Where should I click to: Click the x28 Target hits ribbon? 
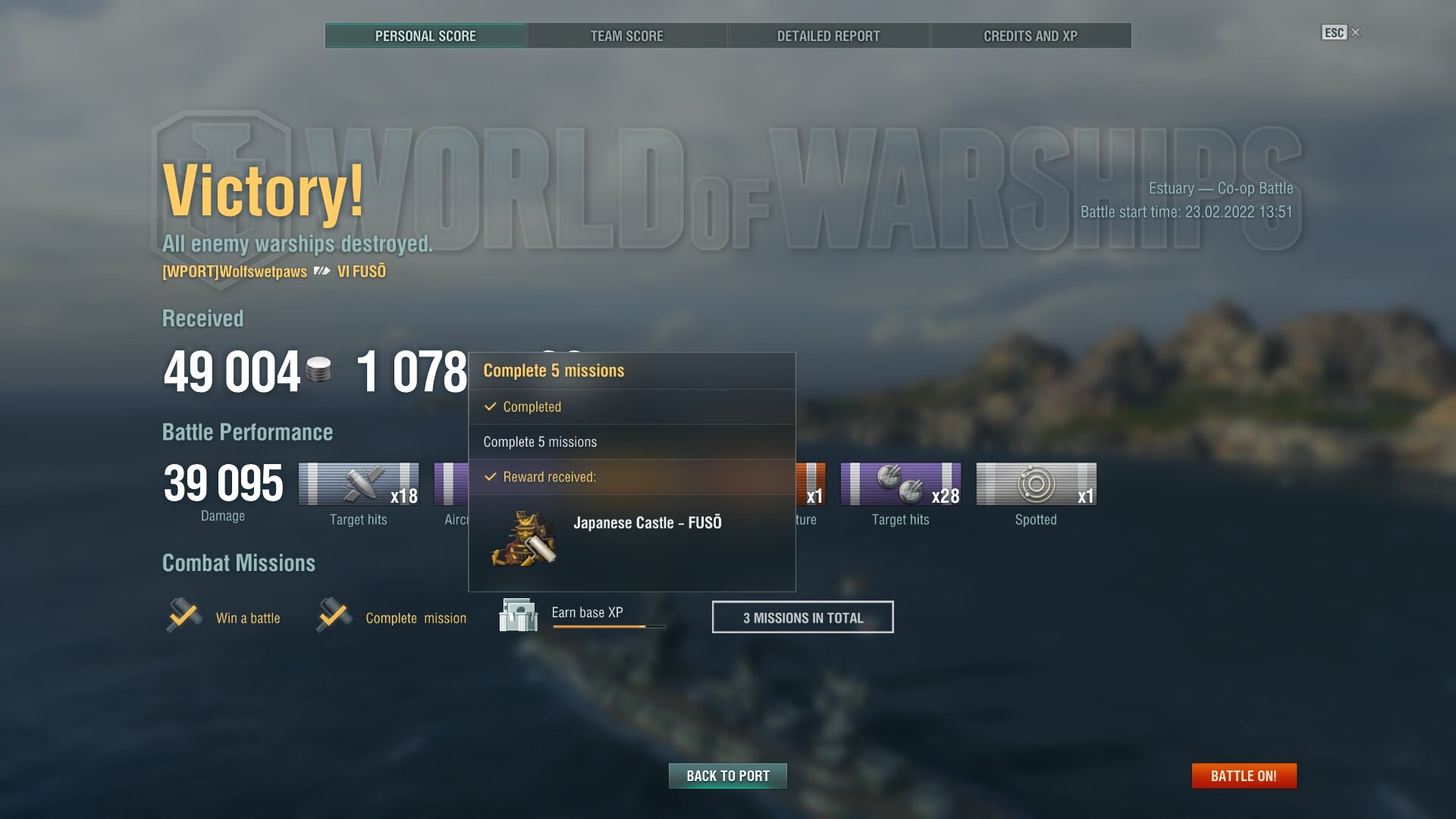tap(900, 485)
